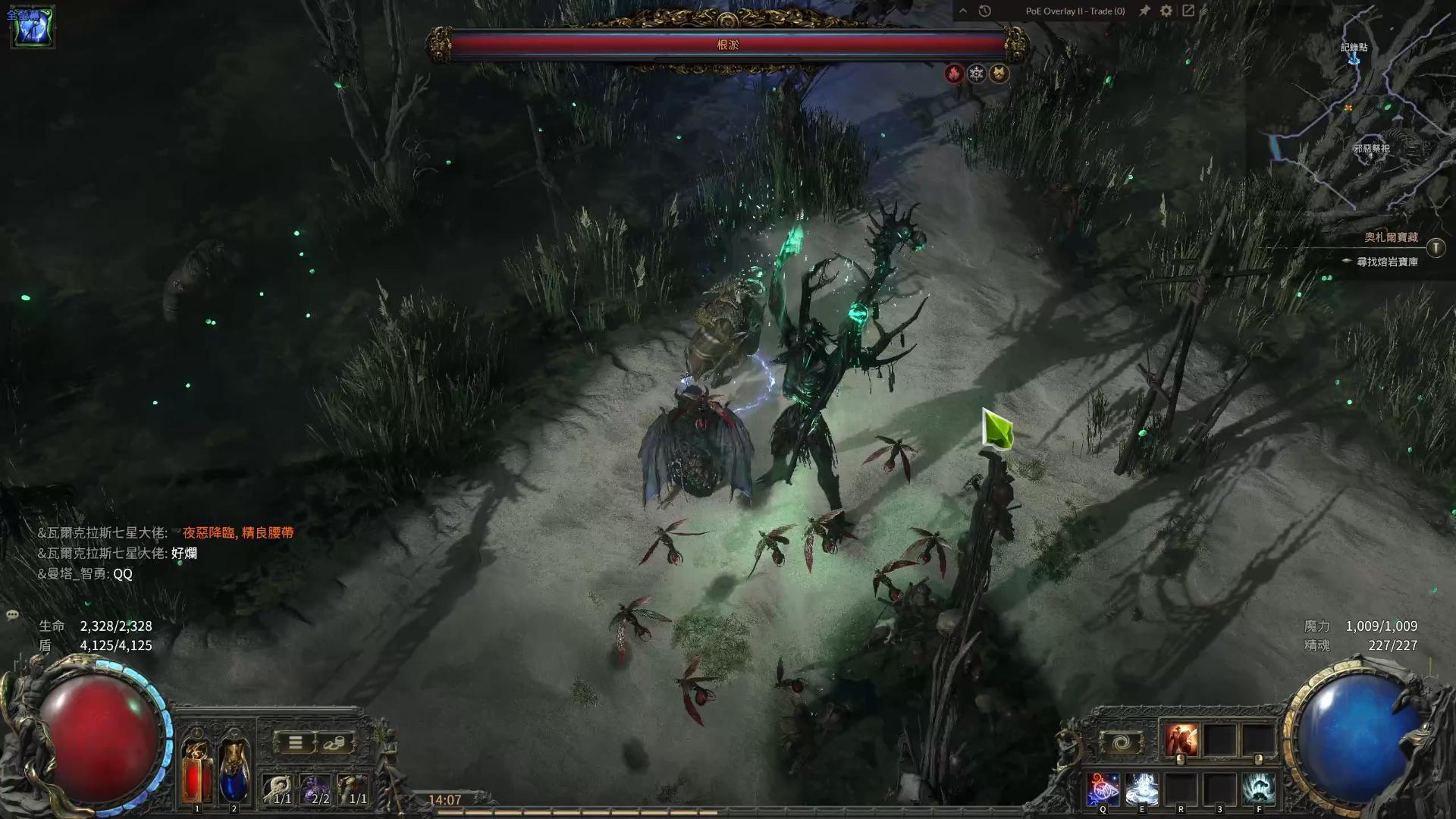Open the coin stack shop button
1456x819 pixels.
coord(334,742)
